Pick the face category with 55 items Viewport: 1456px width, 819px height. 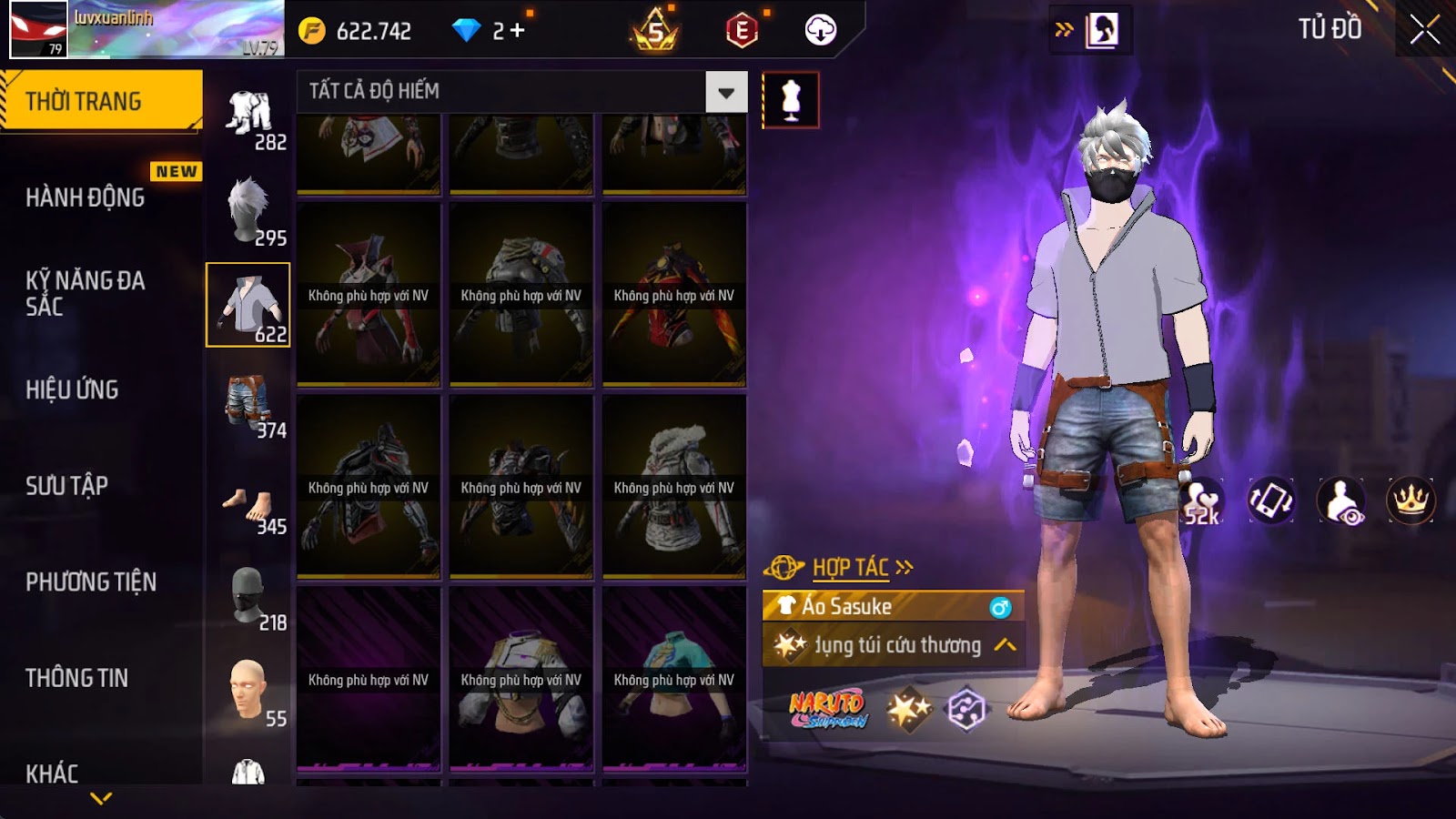click(248, 692)
